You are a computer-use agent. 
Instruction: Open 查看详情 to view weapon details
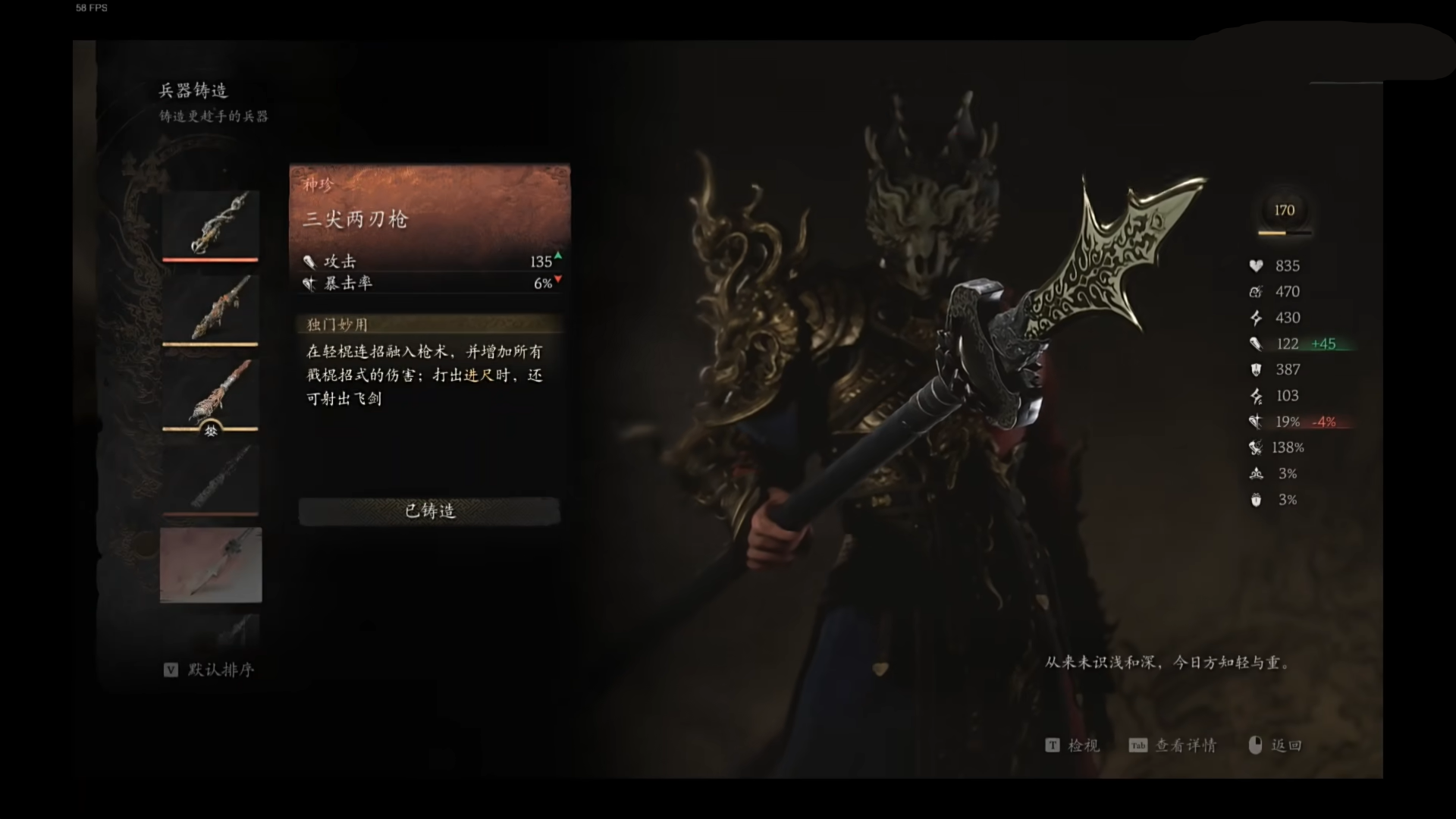1185,745
